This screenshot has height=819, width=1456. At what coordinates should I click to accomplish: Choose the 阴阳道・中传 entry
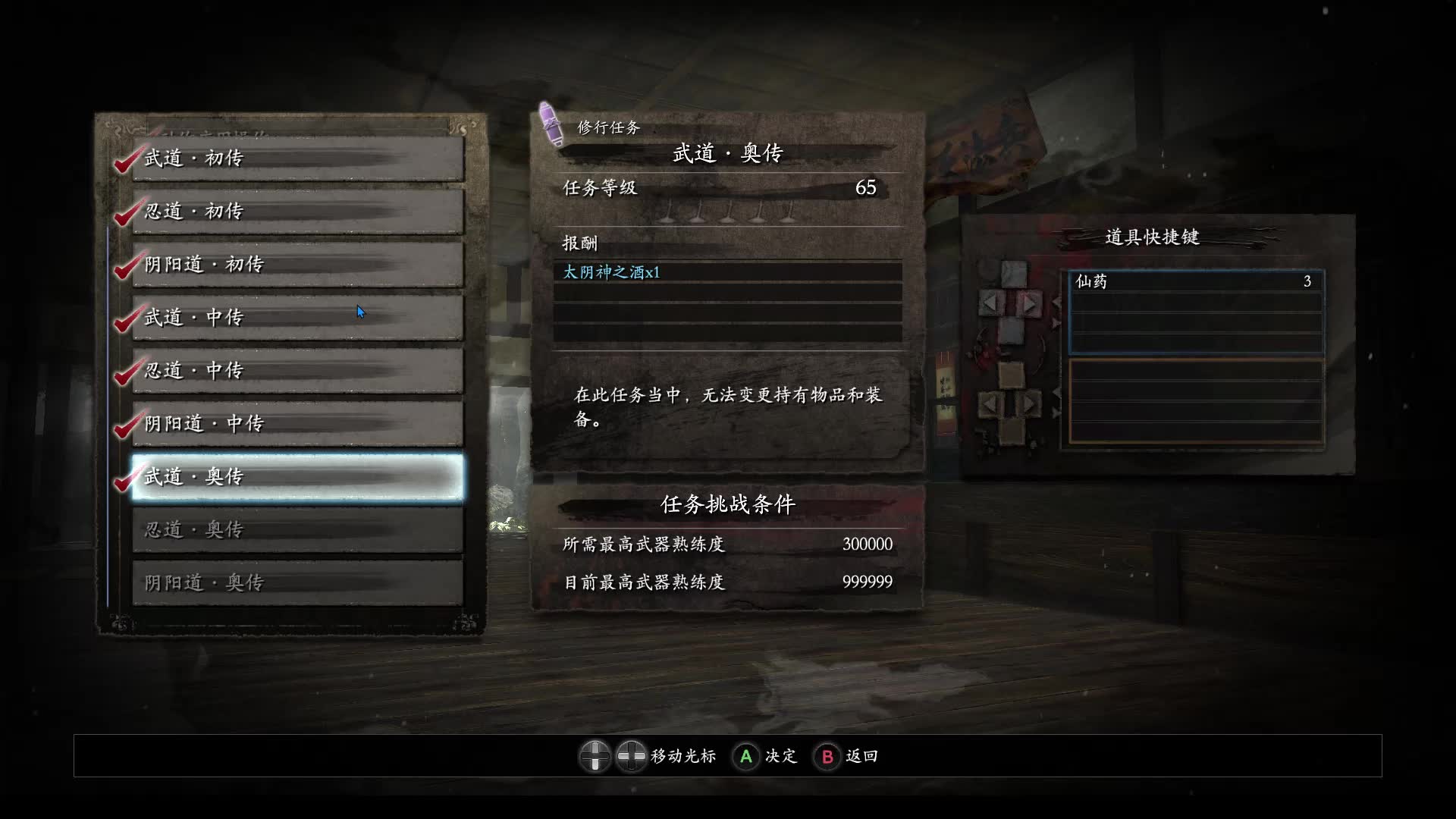297,424
